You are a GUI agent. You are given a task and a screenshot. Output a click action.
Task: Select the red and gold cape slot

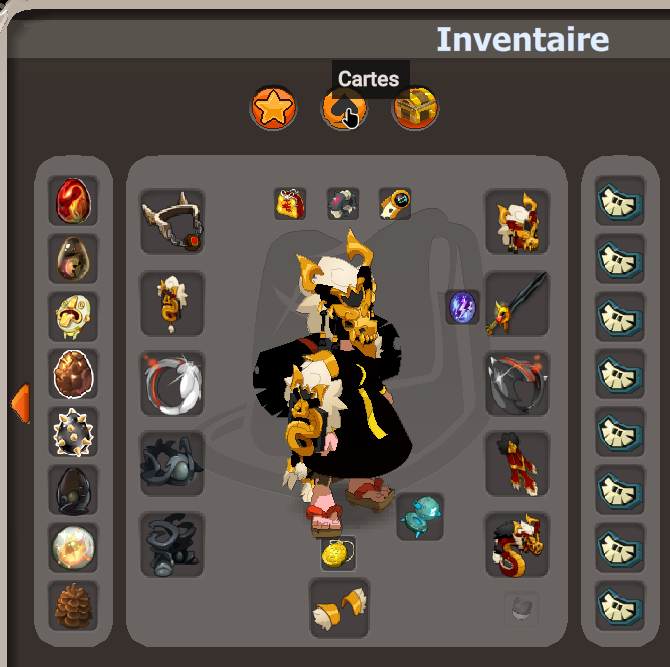pyautogui.click(x=517, y=463)
